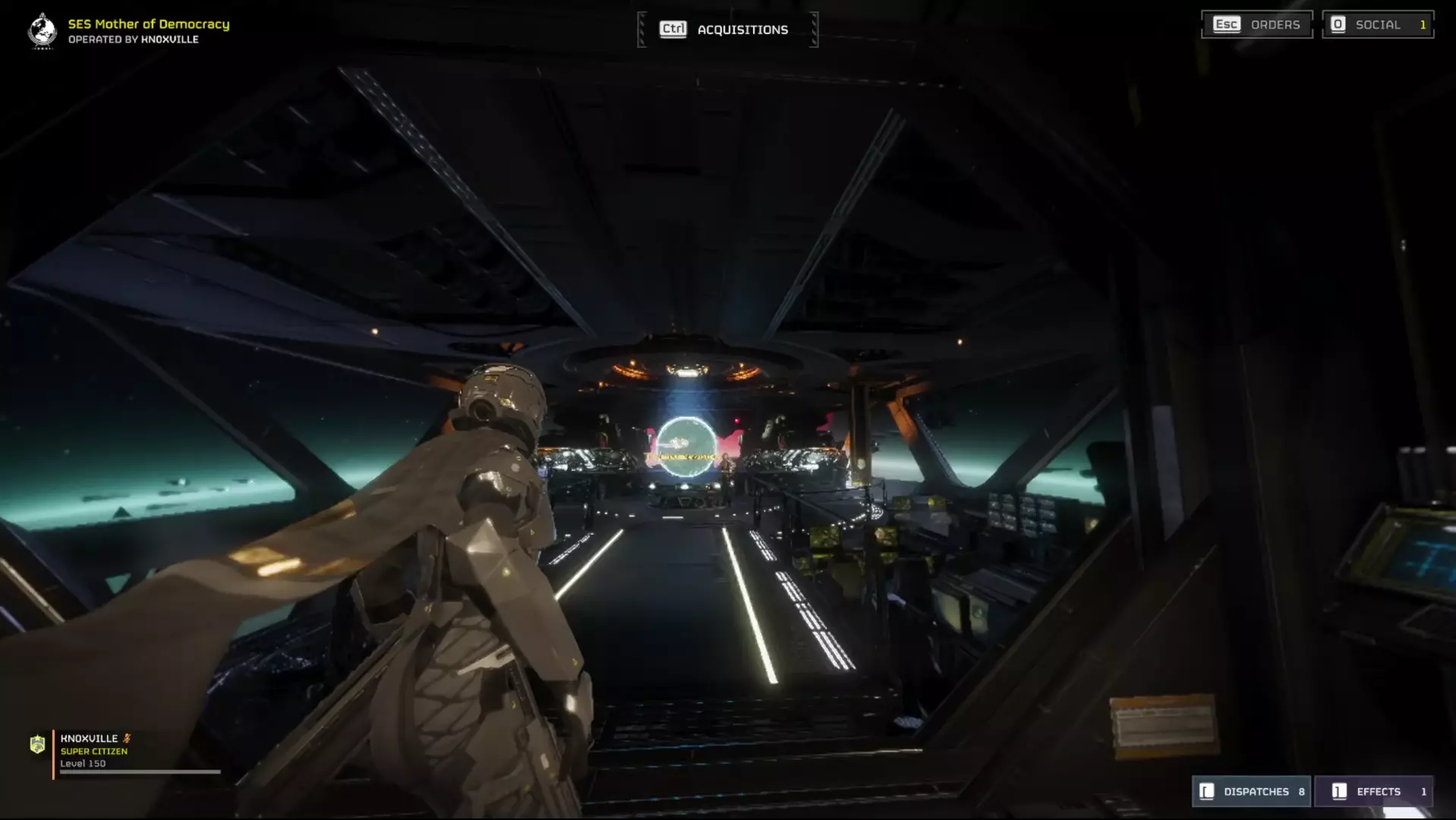Show the Dispatches list
The height and width of the screenshot is (820, 1456).
coord(1251,791)
